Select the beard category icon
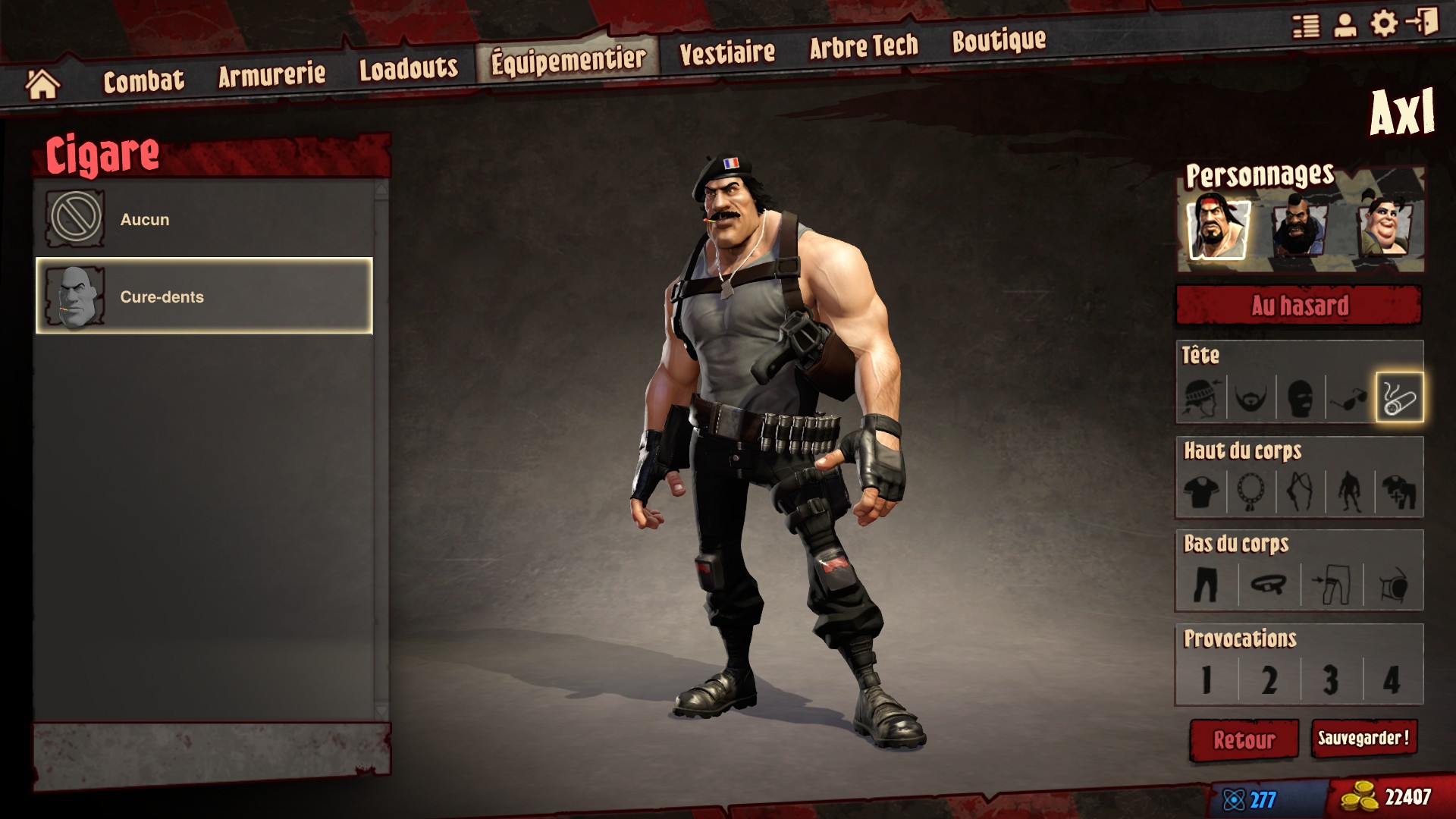 click(x=1250, y=397)
